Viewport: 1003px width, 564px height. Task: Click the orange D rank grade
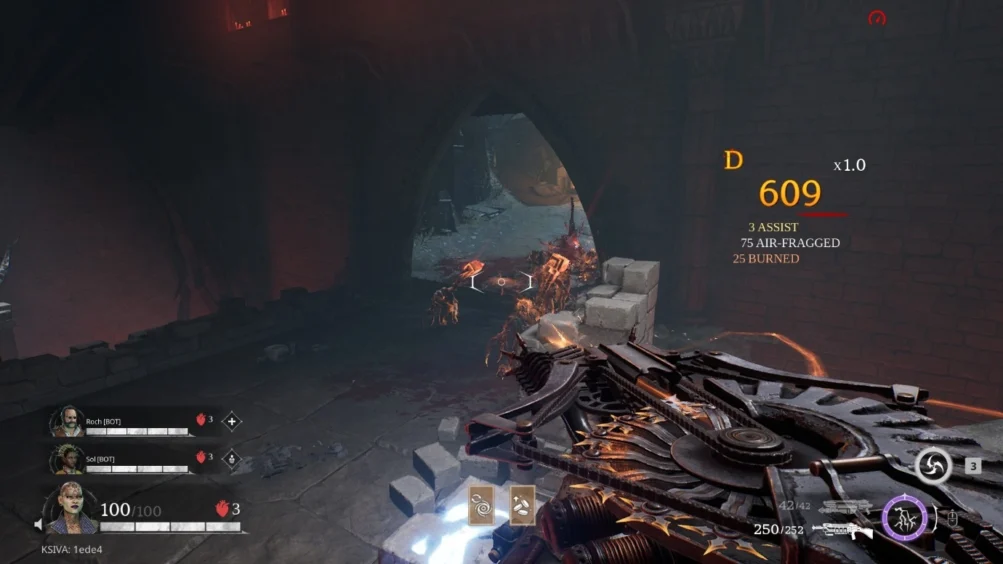tap(734, 160)
